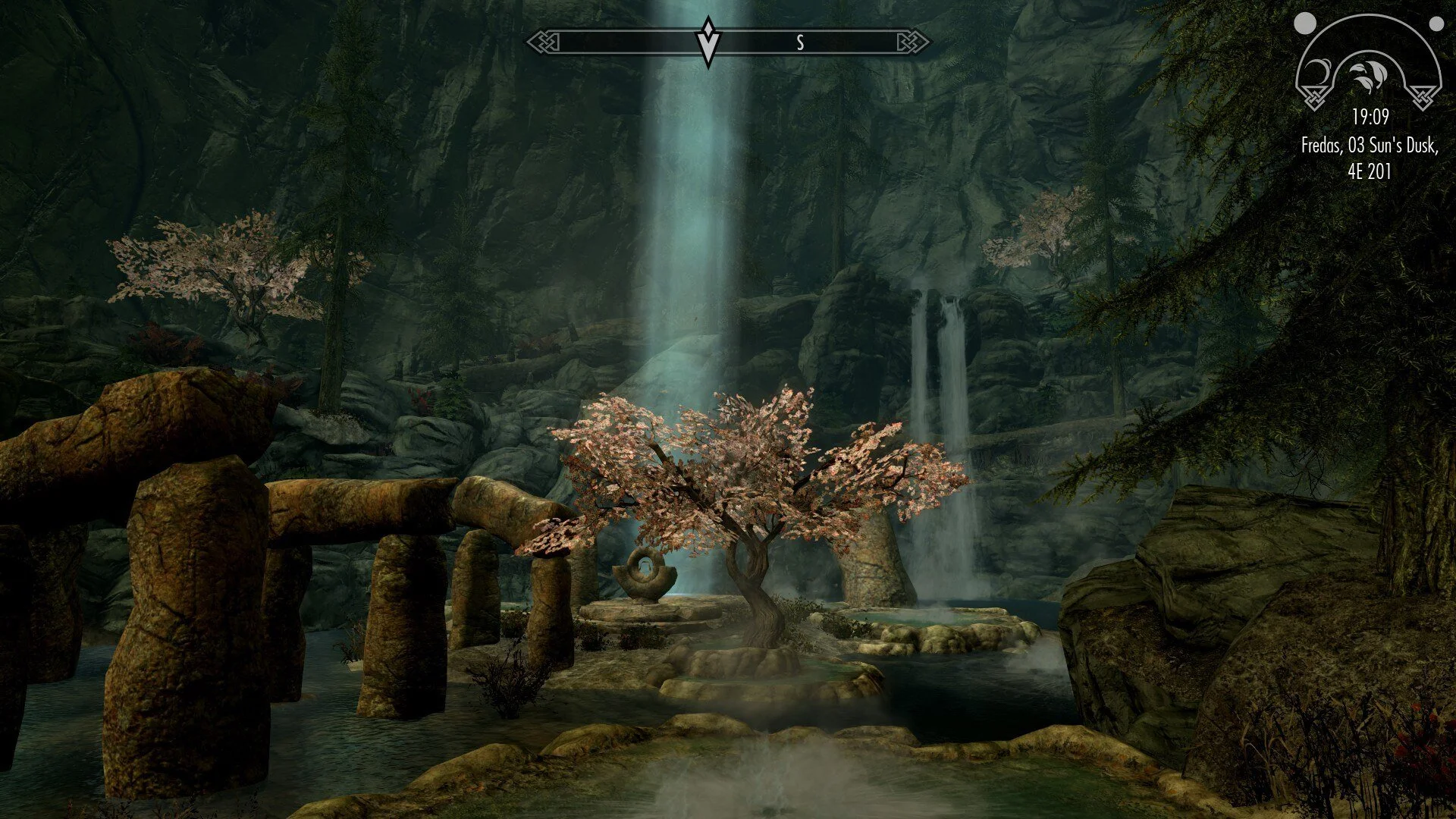Screen dimensions: 1456x819
Task: Select the arrowhead marker on the compass
Action: [708, 41]
